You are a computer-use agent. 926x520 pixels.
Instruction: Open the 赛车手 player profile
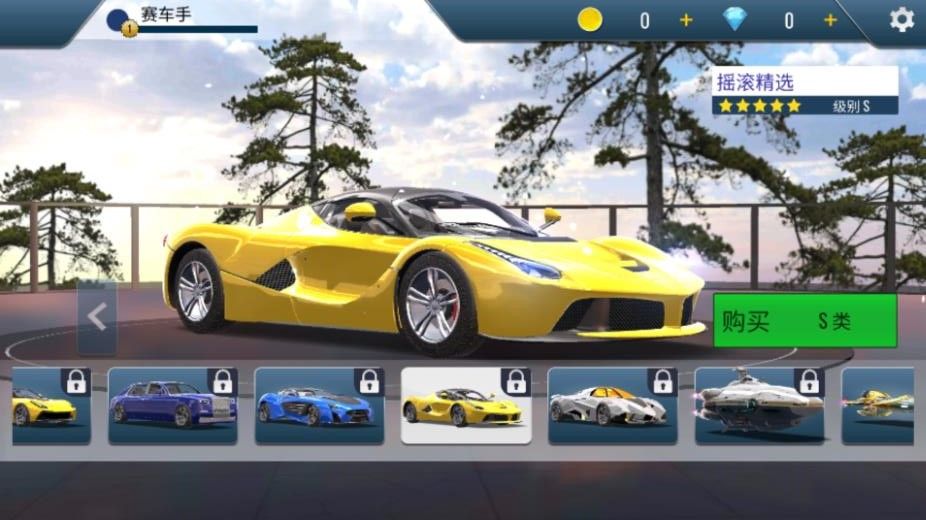(x=165, y=17)
